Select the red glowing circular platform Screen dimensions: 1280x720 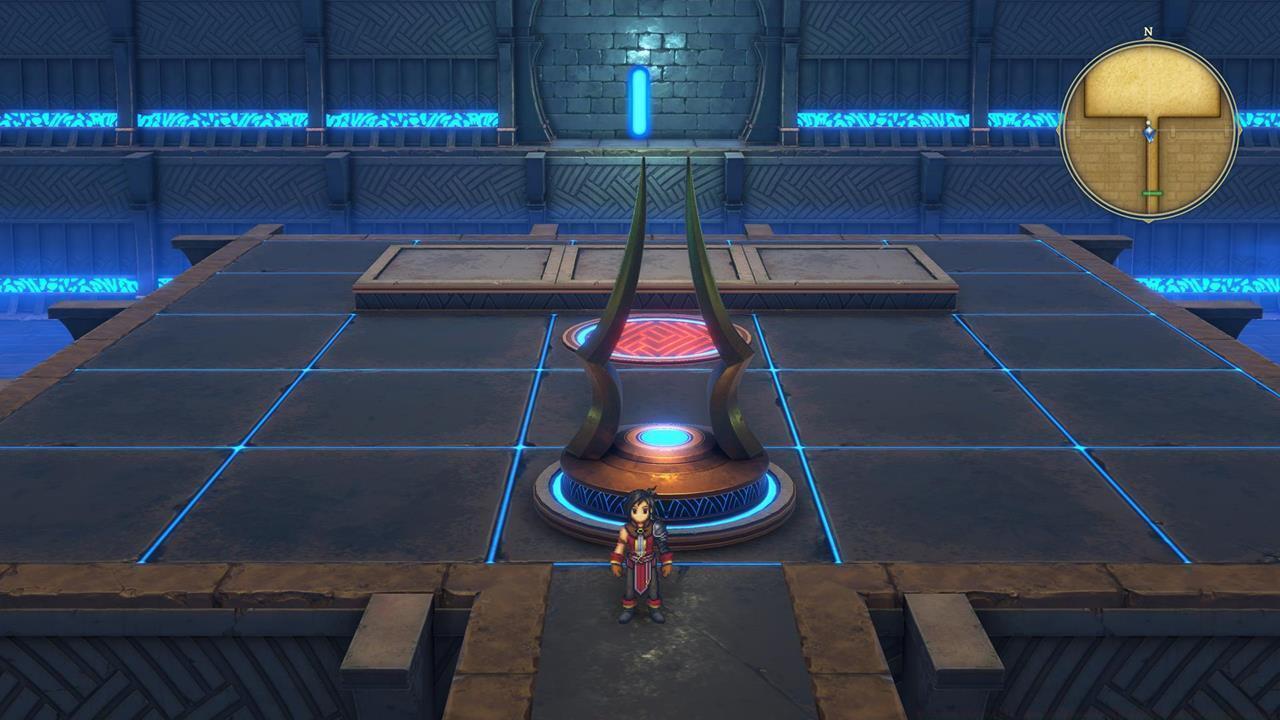click(x=661, y=338)
